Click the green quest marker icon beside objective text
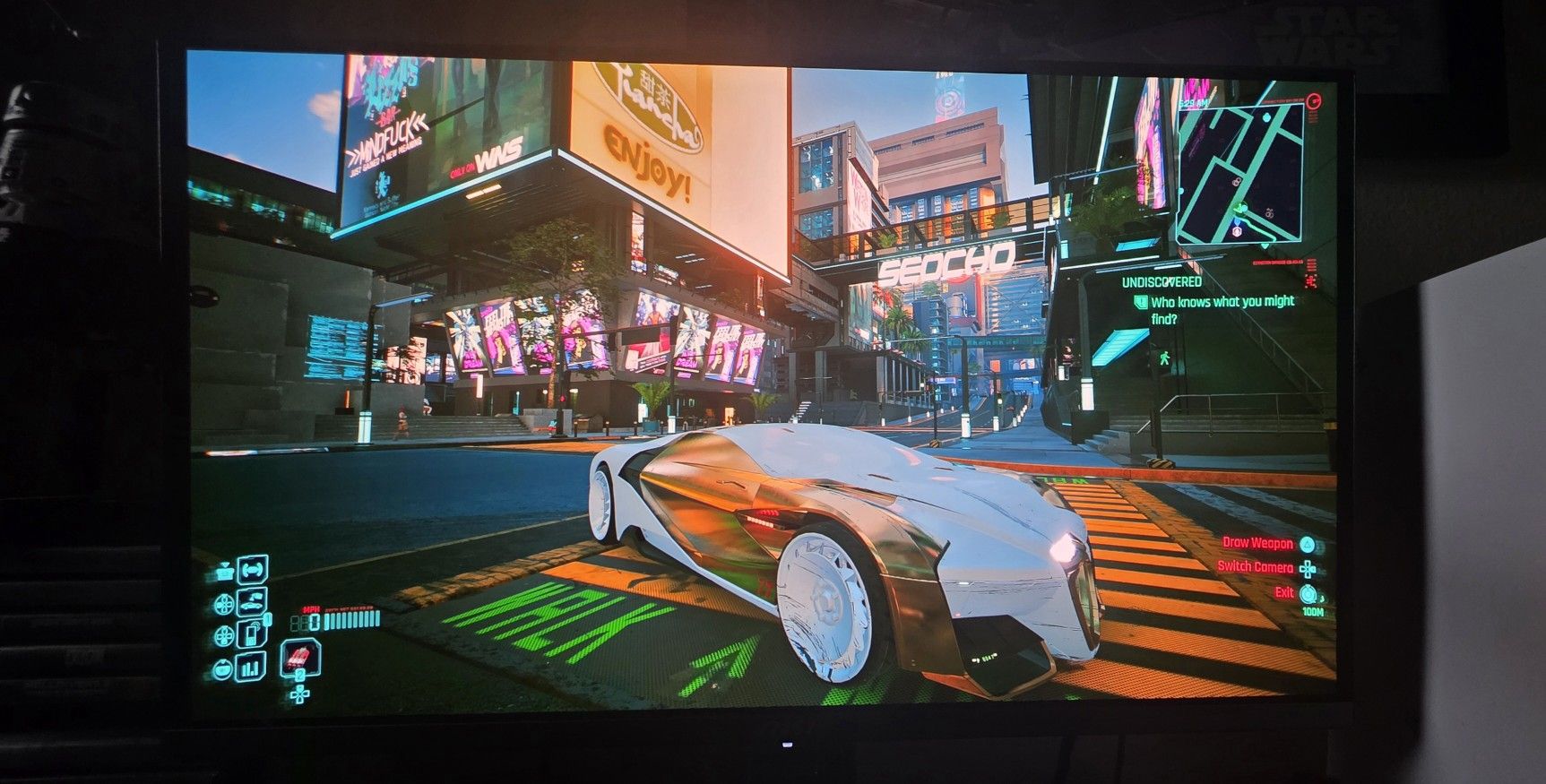1546x784 pixels. (x=1139, y=303)
